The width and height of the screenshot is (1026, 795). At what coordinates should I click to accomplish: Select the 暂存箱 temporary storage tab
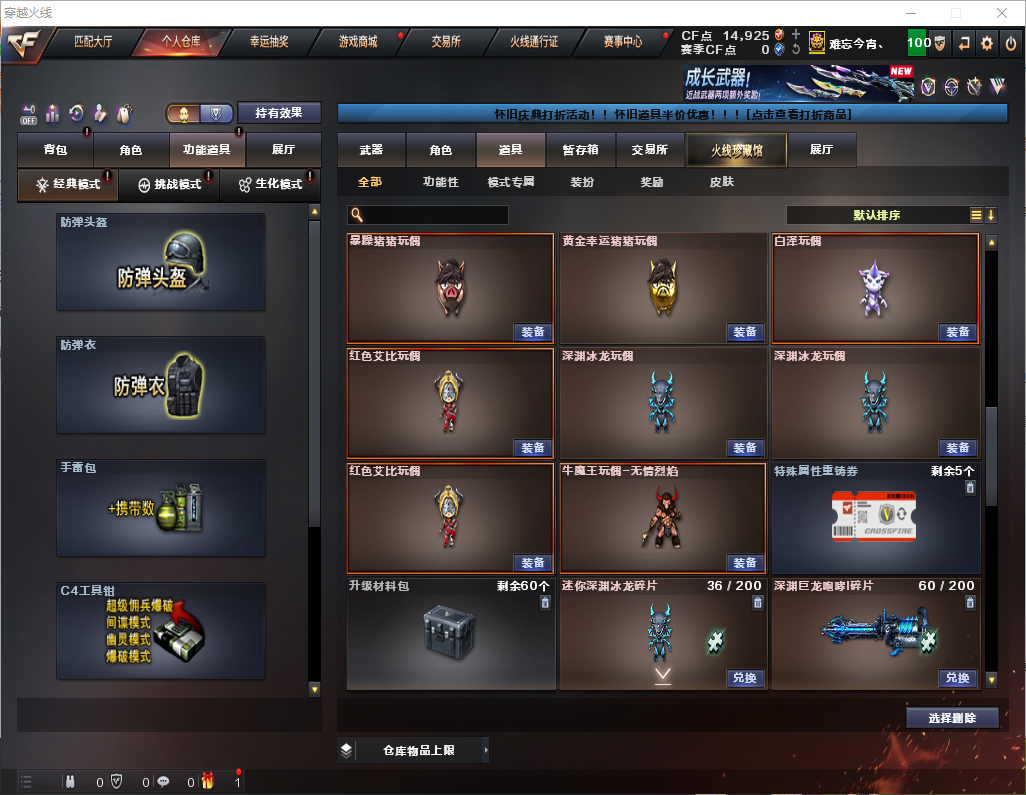580,150
